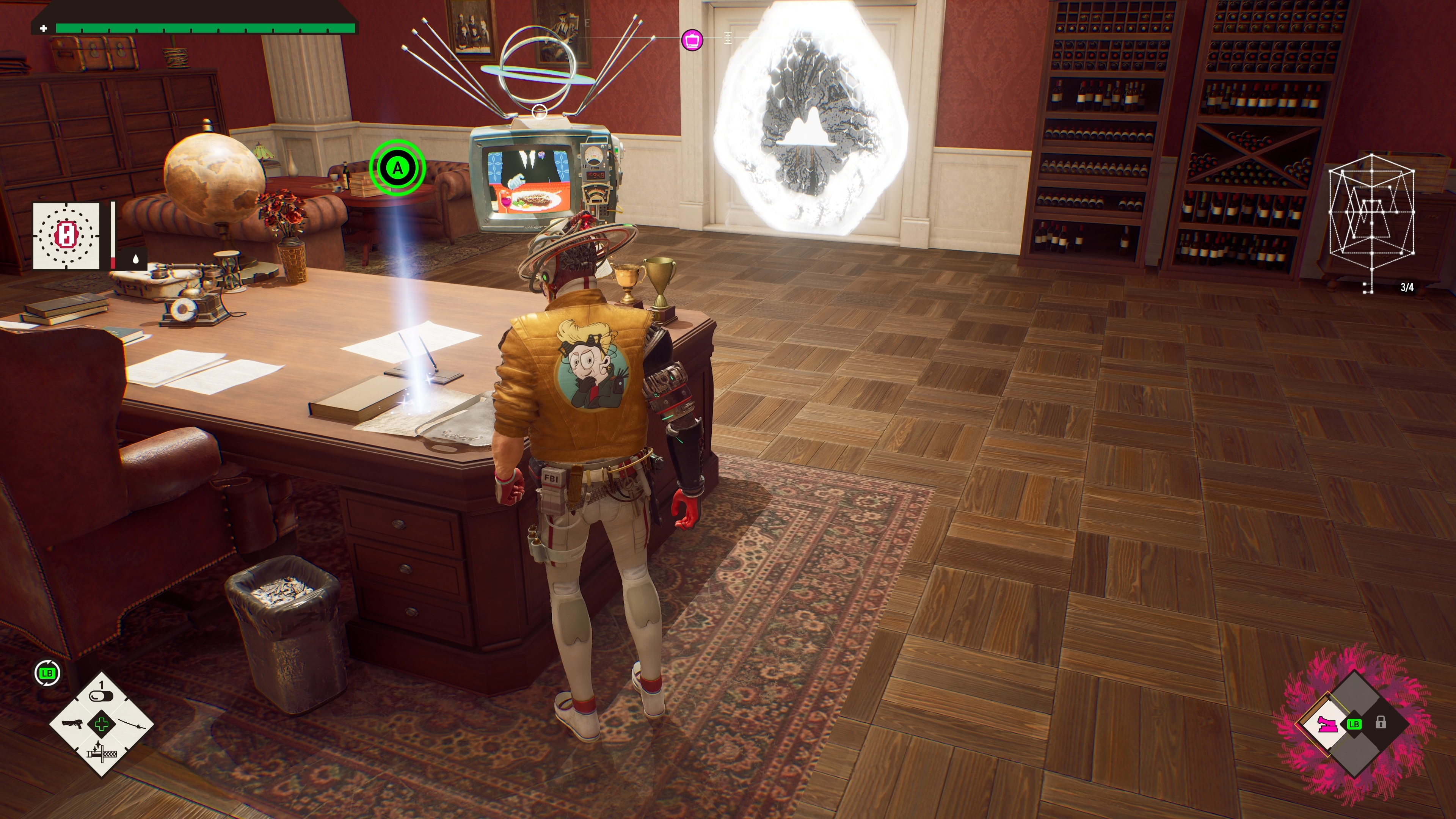Choose the katana sword slot
1456x819 pixels.
click(x=132, y=724)
